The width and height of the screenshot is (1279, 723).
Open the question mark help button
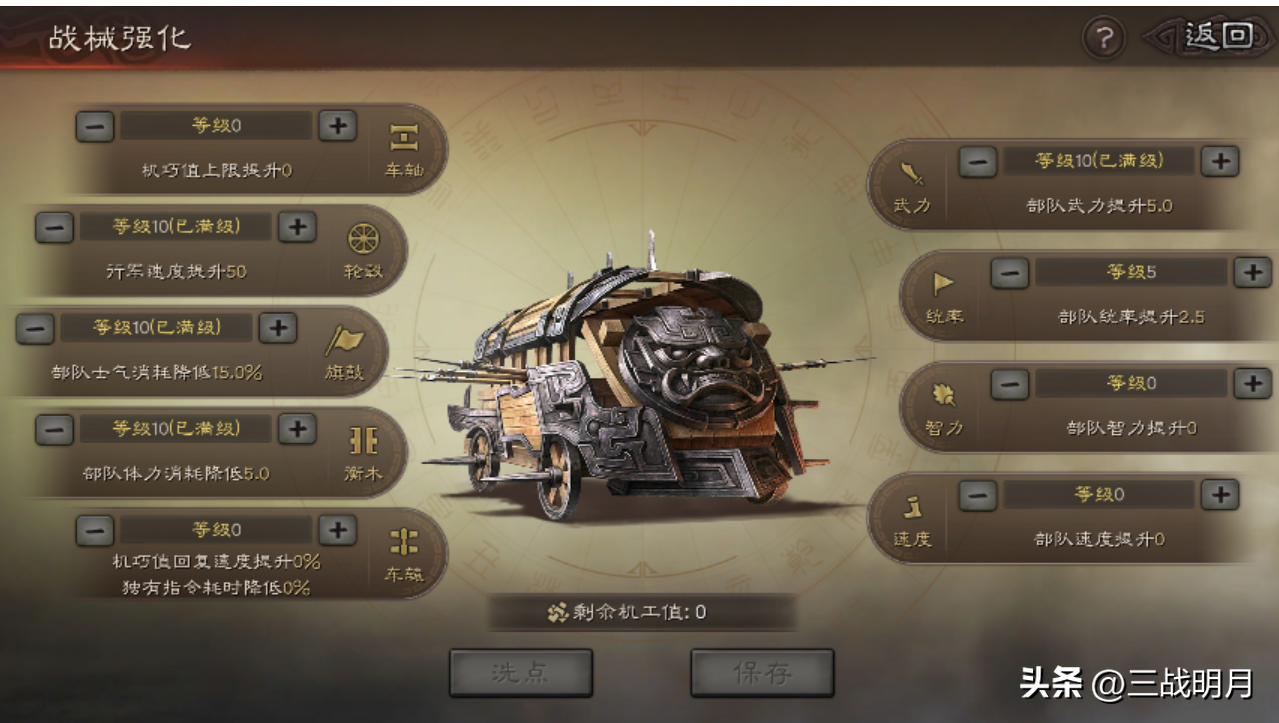[1104, 38]
